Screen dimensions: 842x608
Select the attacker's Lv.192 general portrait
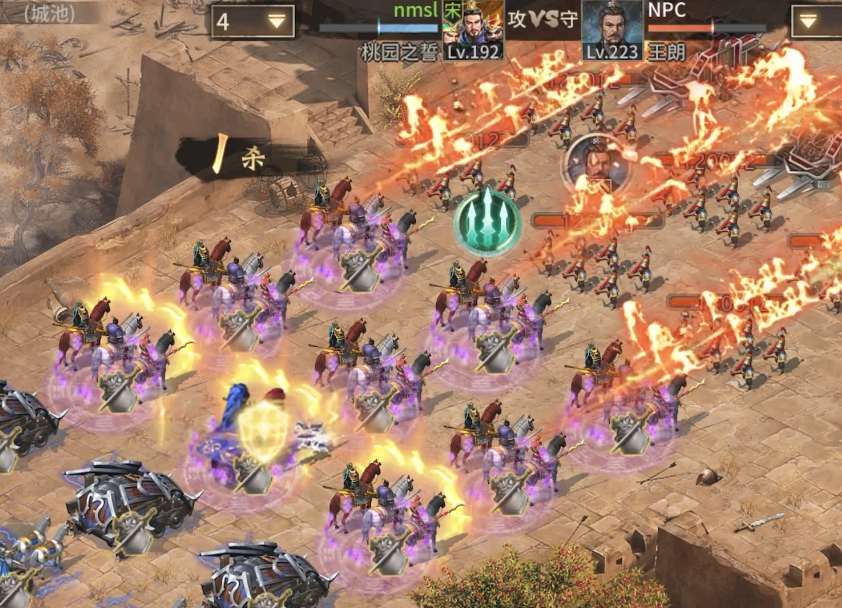(x=473, y=23)
